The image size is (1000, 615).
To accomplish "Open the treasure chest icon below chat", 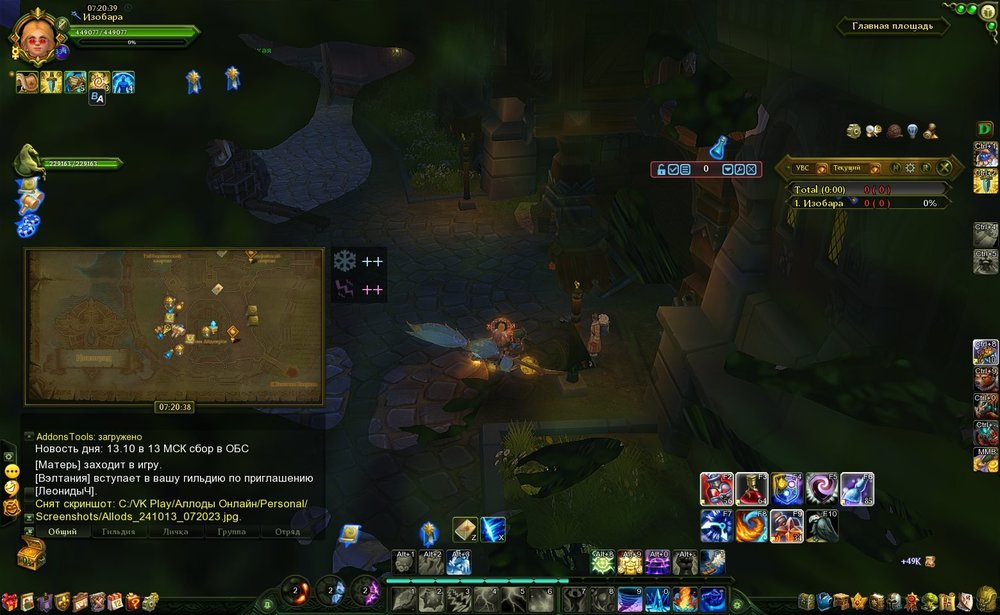I will coord(31,554).
